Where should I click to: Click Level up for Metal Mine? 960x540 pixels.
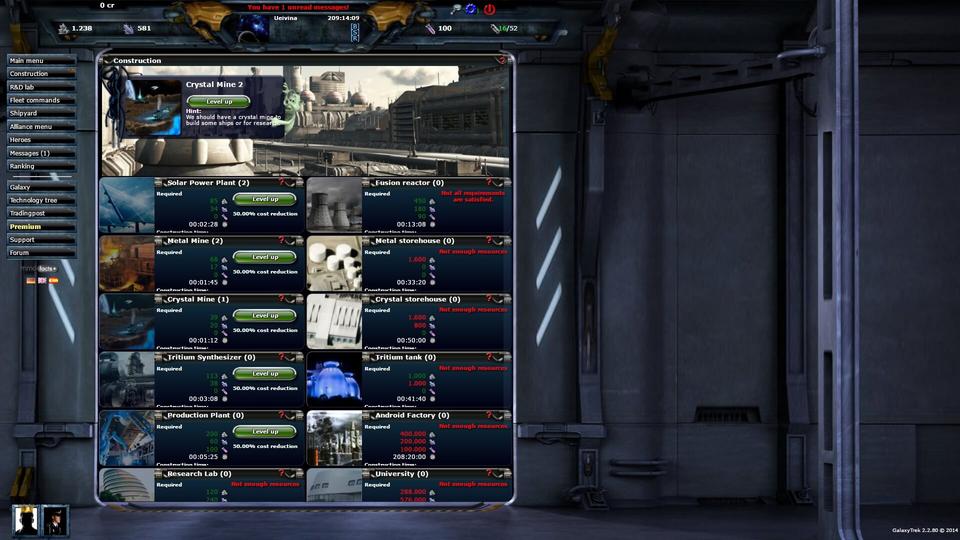265,257
